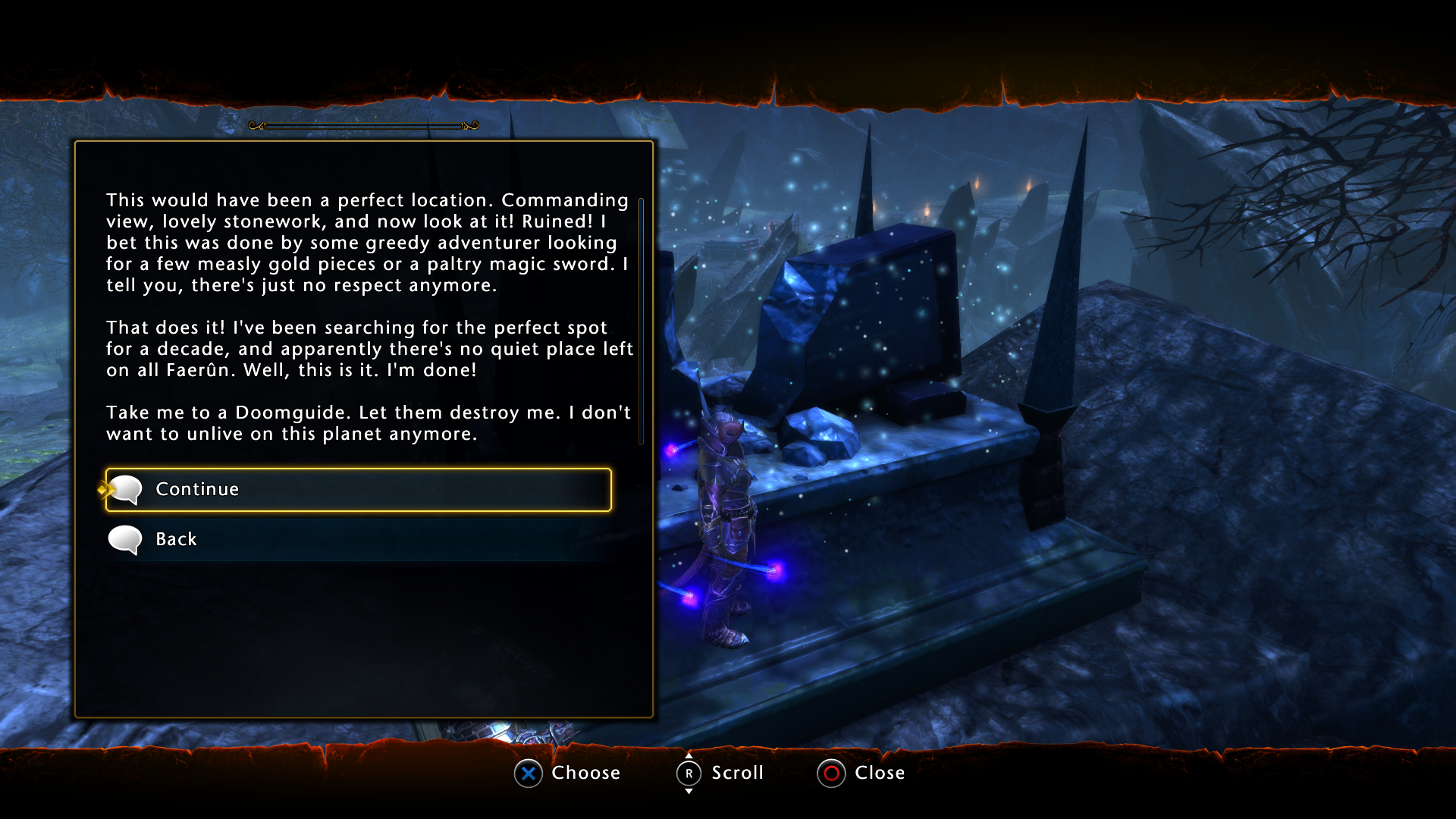The height and width of the screenshot is (819, 1456).
Task: Click the down arrow below the R icon
Action: coord(689,792)
